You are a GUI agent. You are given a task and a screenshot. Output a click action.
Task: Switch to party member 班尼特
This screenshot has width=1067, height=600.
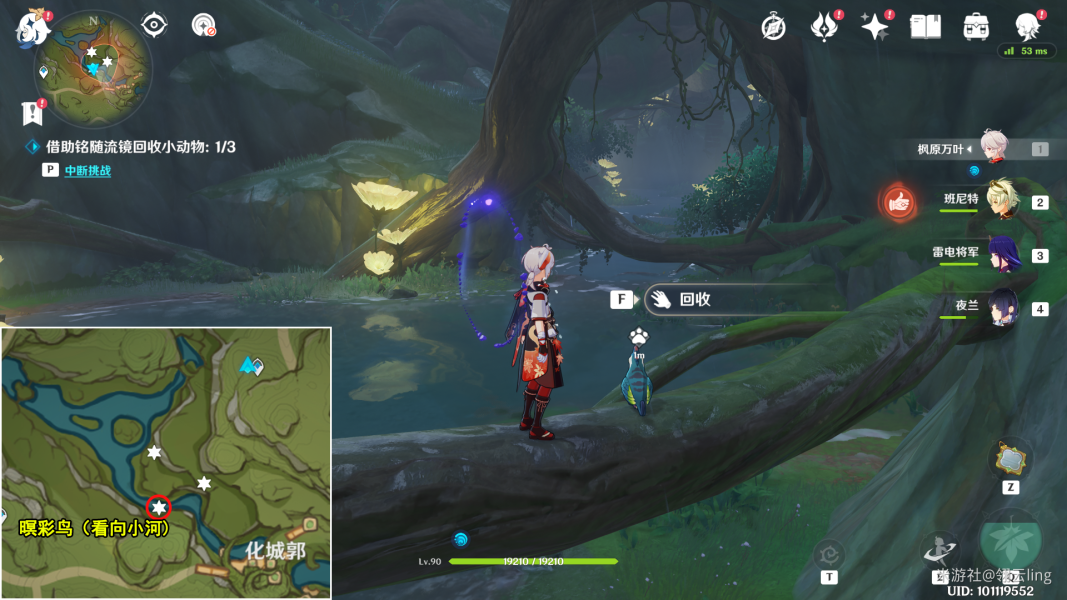pyautogui.click(x=1001, y=201)
